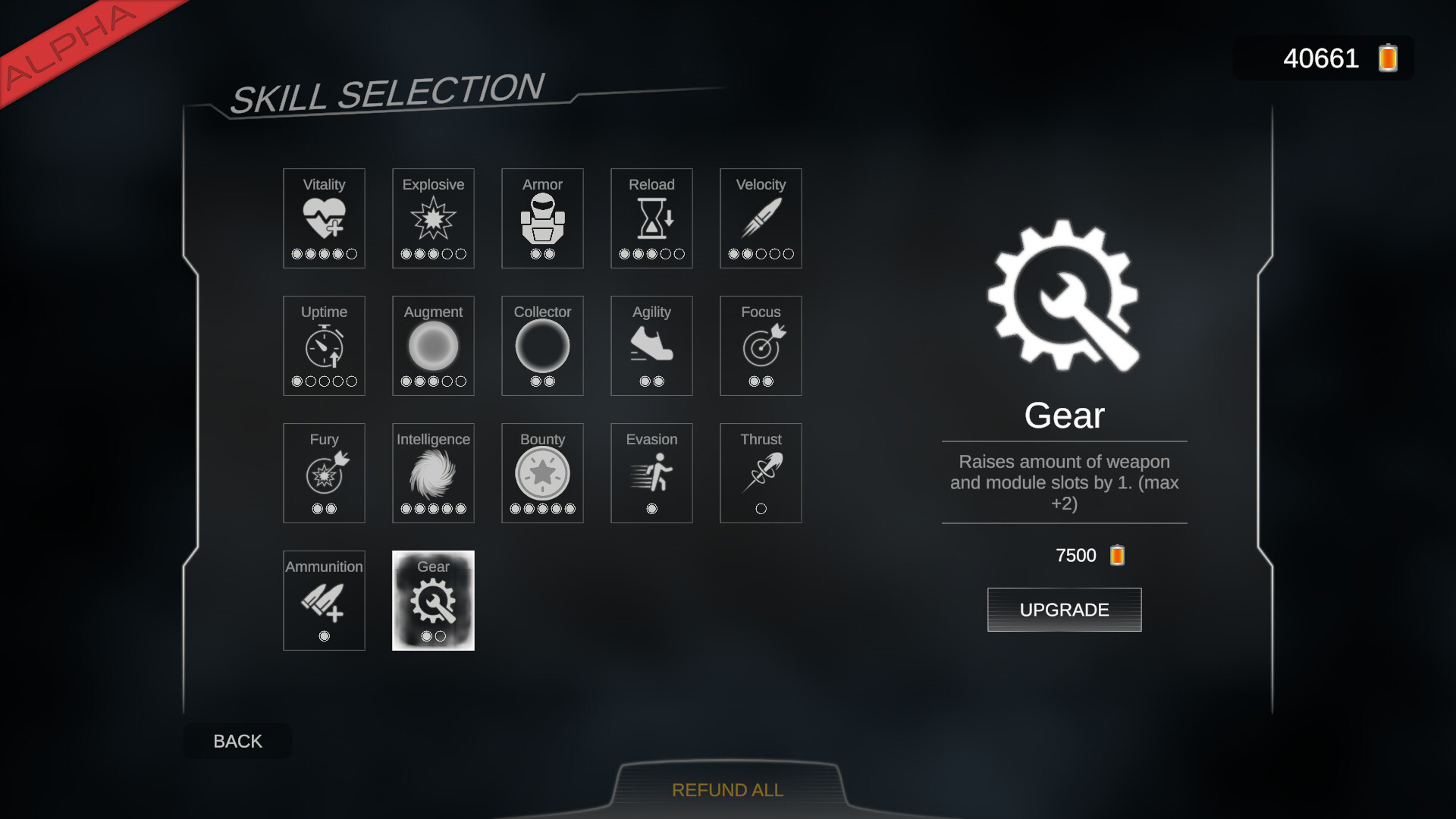Select the Fury skill icon

(324, 473)
